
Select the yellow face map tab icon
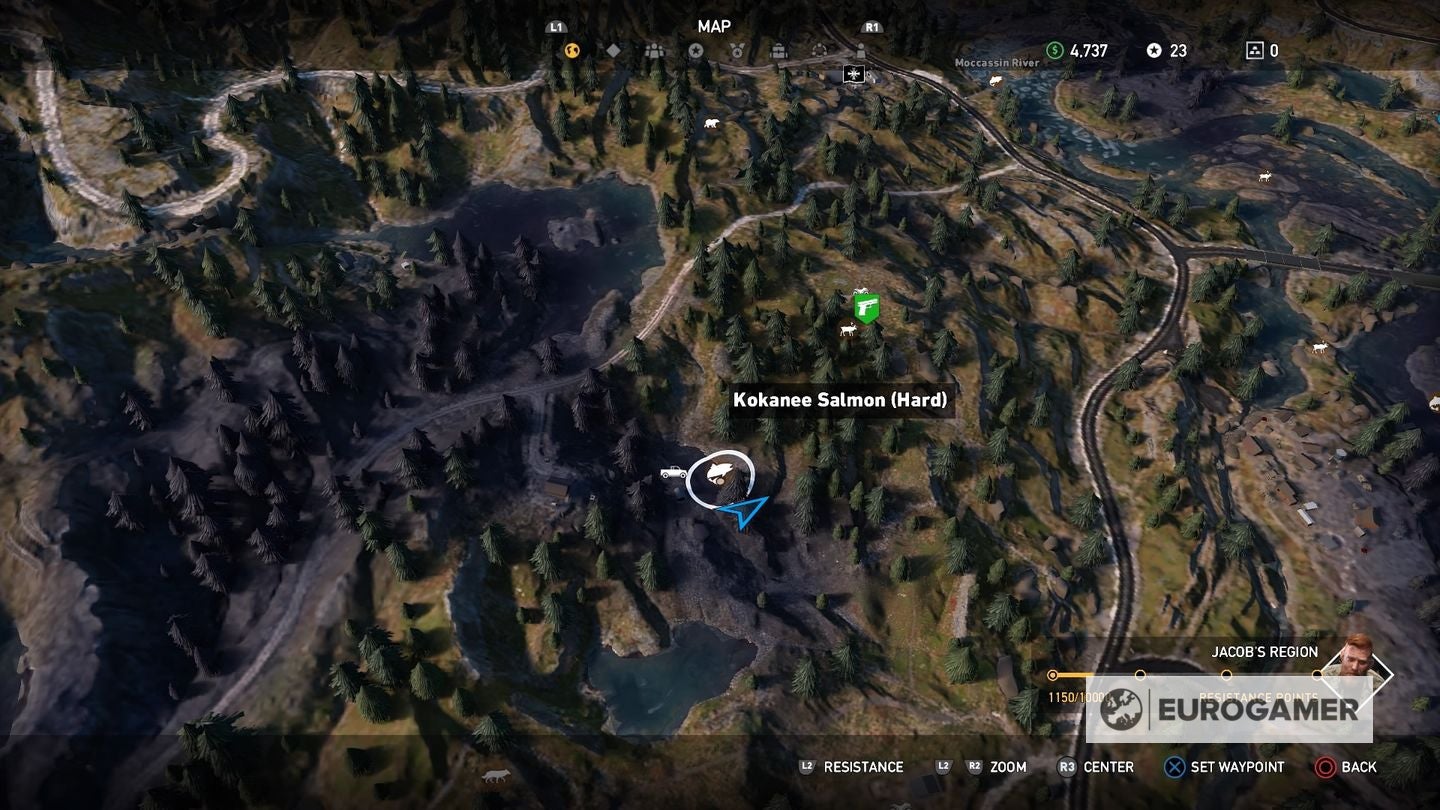point(571,49)
